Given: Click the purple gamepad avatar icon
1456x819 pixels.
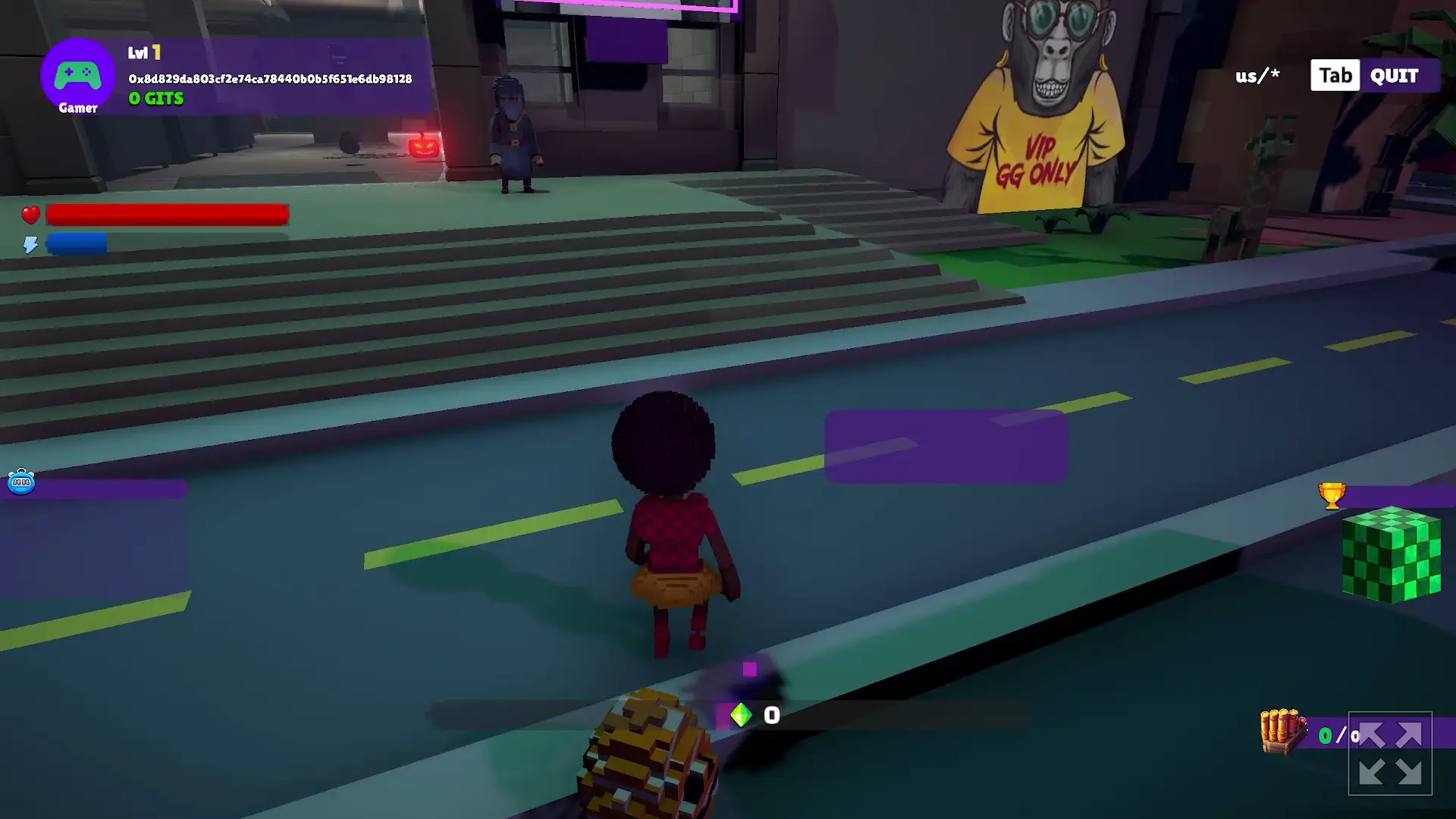Looking at the screenshot, I should [77, 75].
